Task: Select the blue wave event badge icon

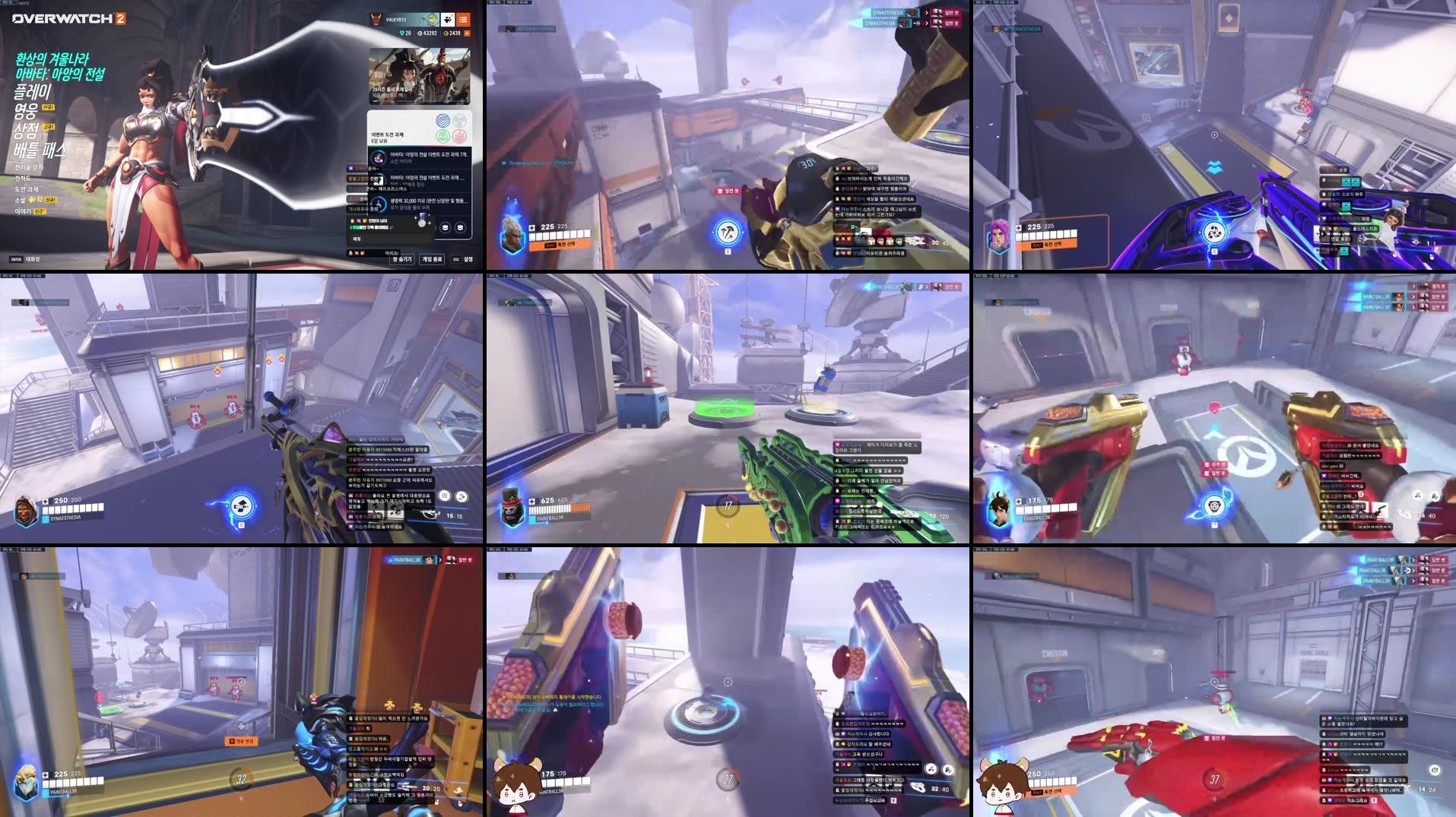Action: tap(445, 119)
